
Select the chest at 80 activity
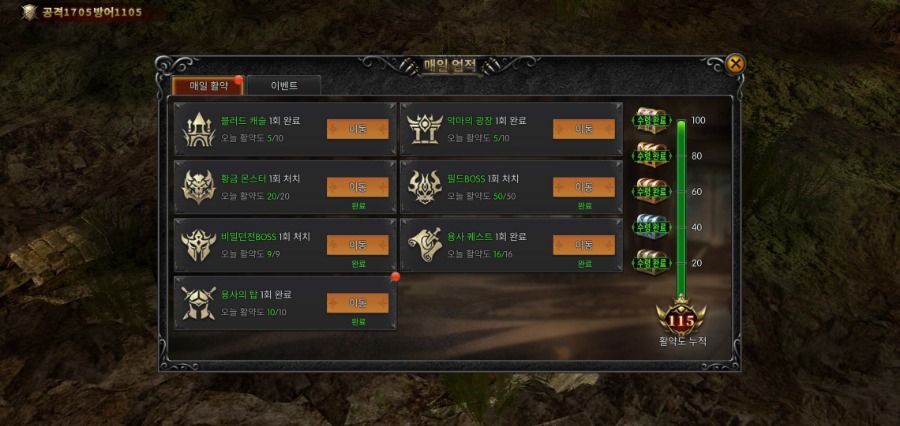[651, 154]
